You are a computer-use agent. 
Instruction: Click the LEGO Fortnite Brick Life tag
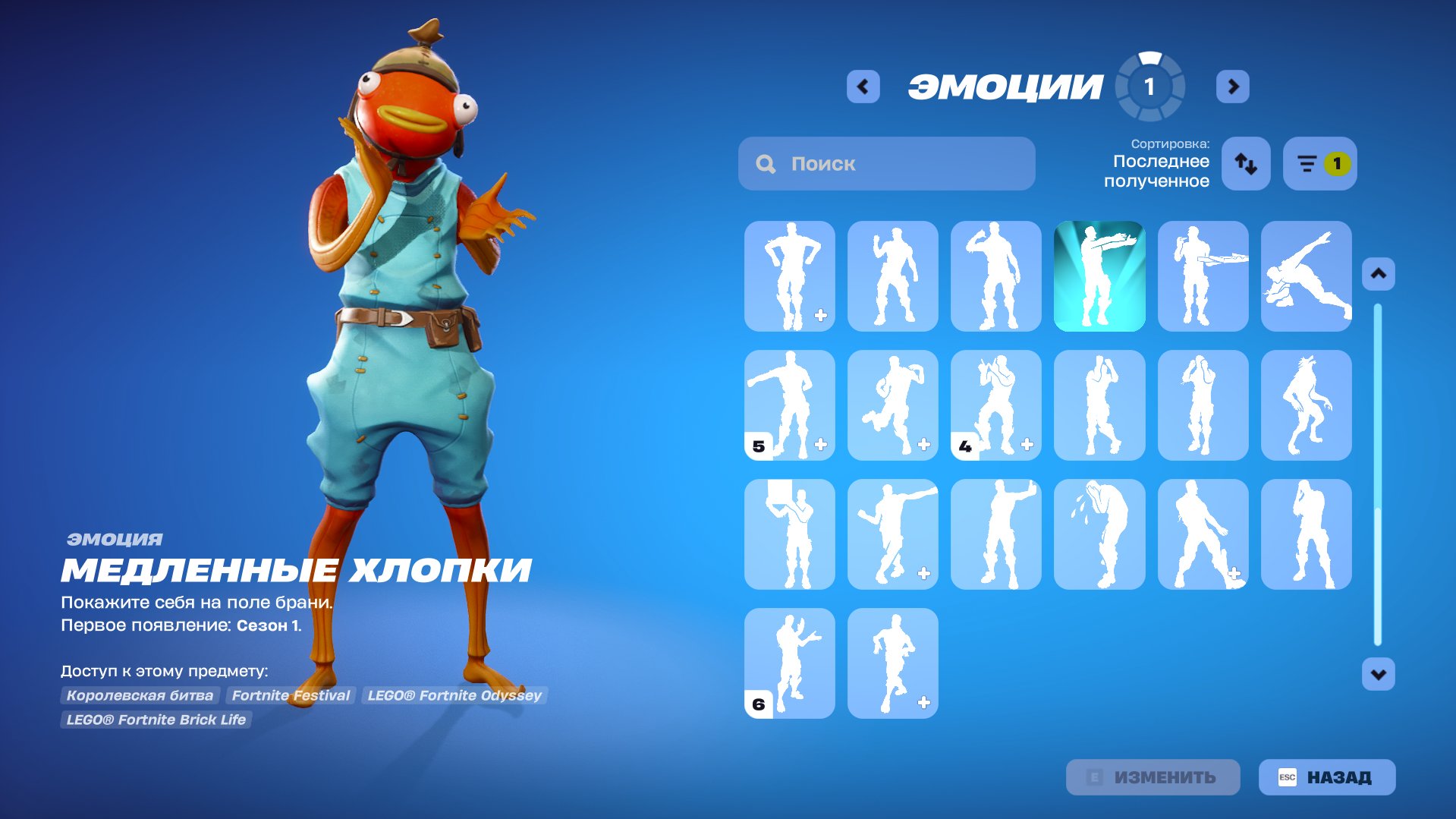(x=156, y=720)
